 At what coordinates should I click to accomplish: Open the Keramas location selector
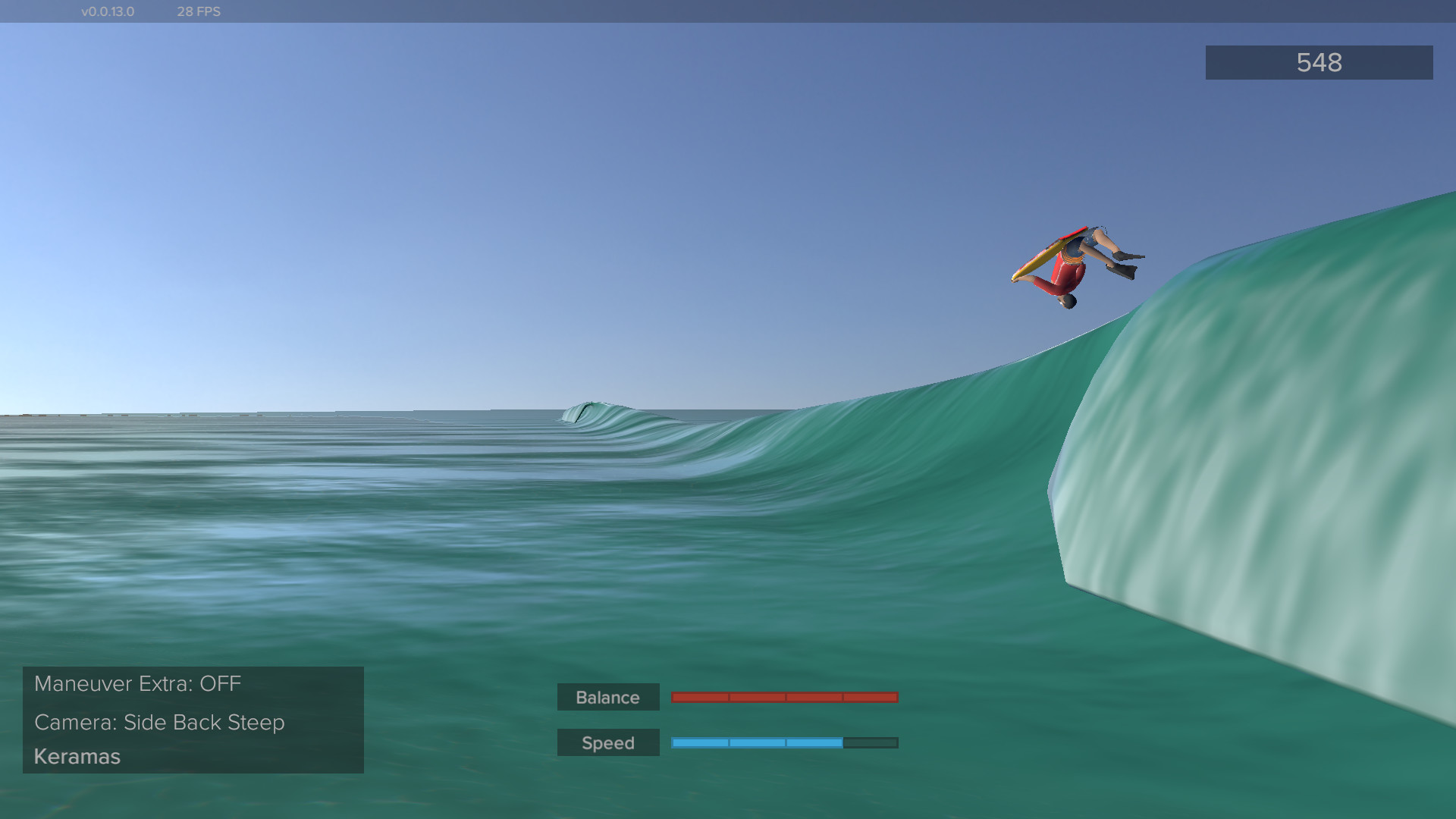(77, 756)
